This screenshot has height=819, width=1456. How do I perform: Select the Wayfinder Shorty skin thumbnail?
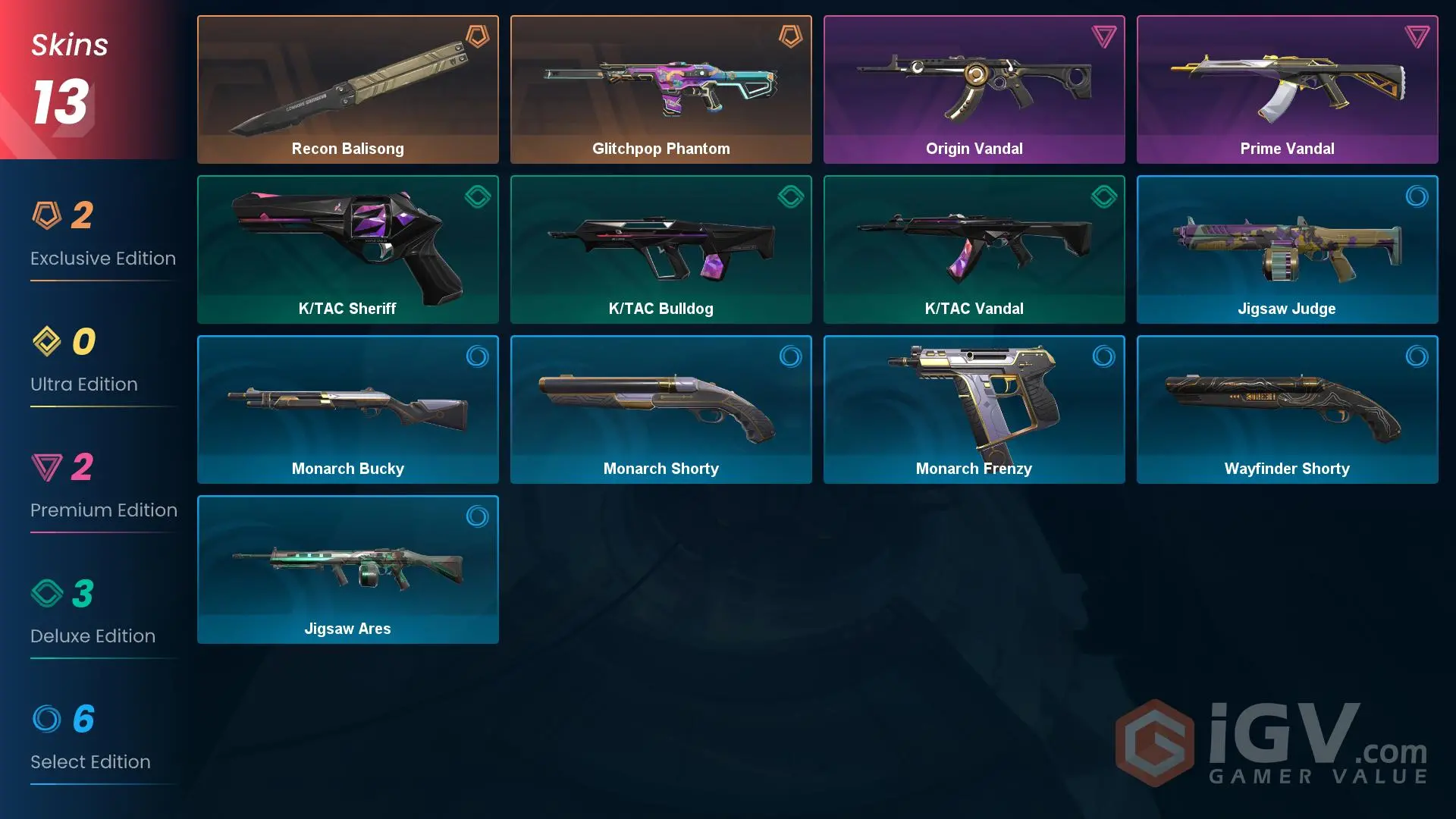(1287, 409)
